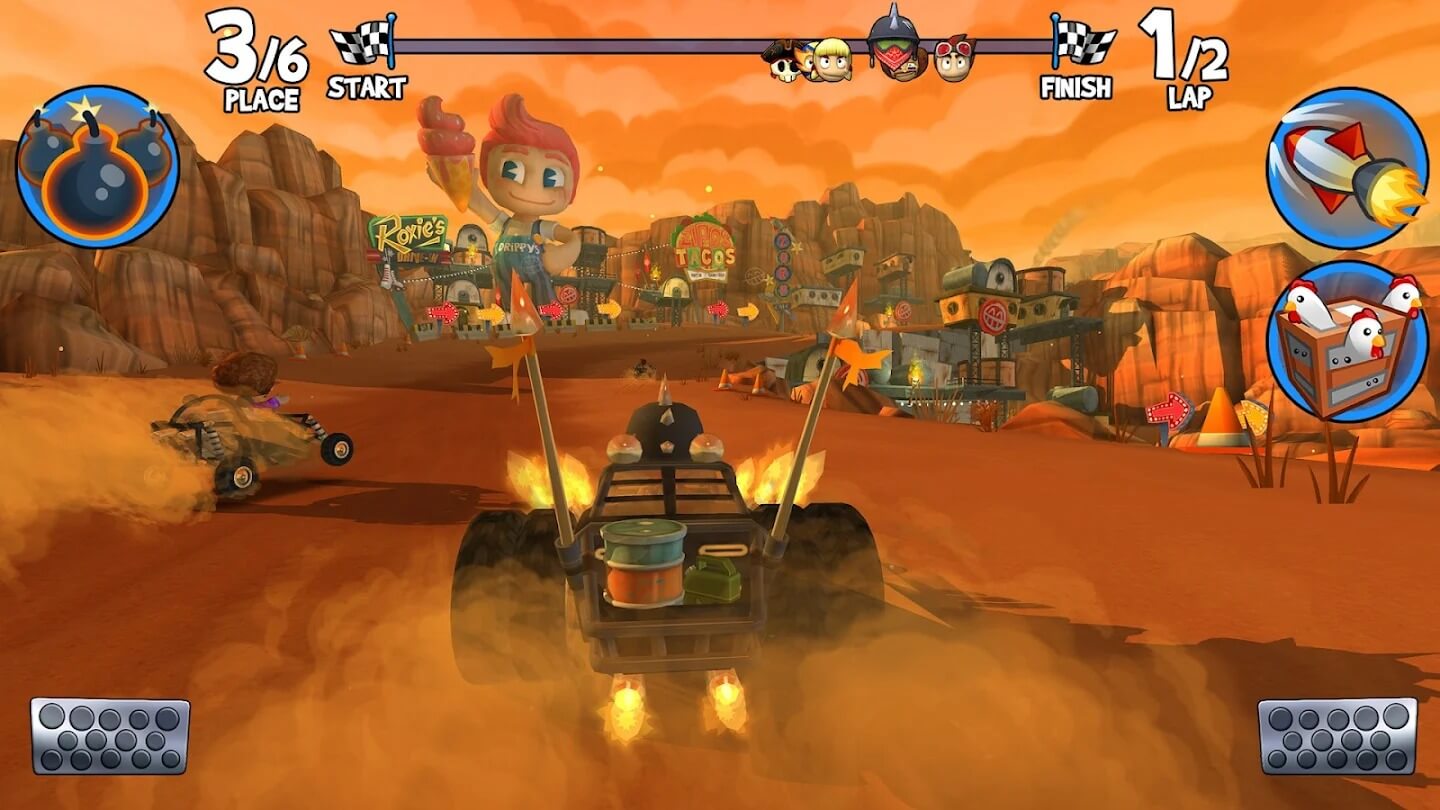This screenshot has height=810, width=1440.
Task: Activate the bomb power-up
Action: coord(93,168)
